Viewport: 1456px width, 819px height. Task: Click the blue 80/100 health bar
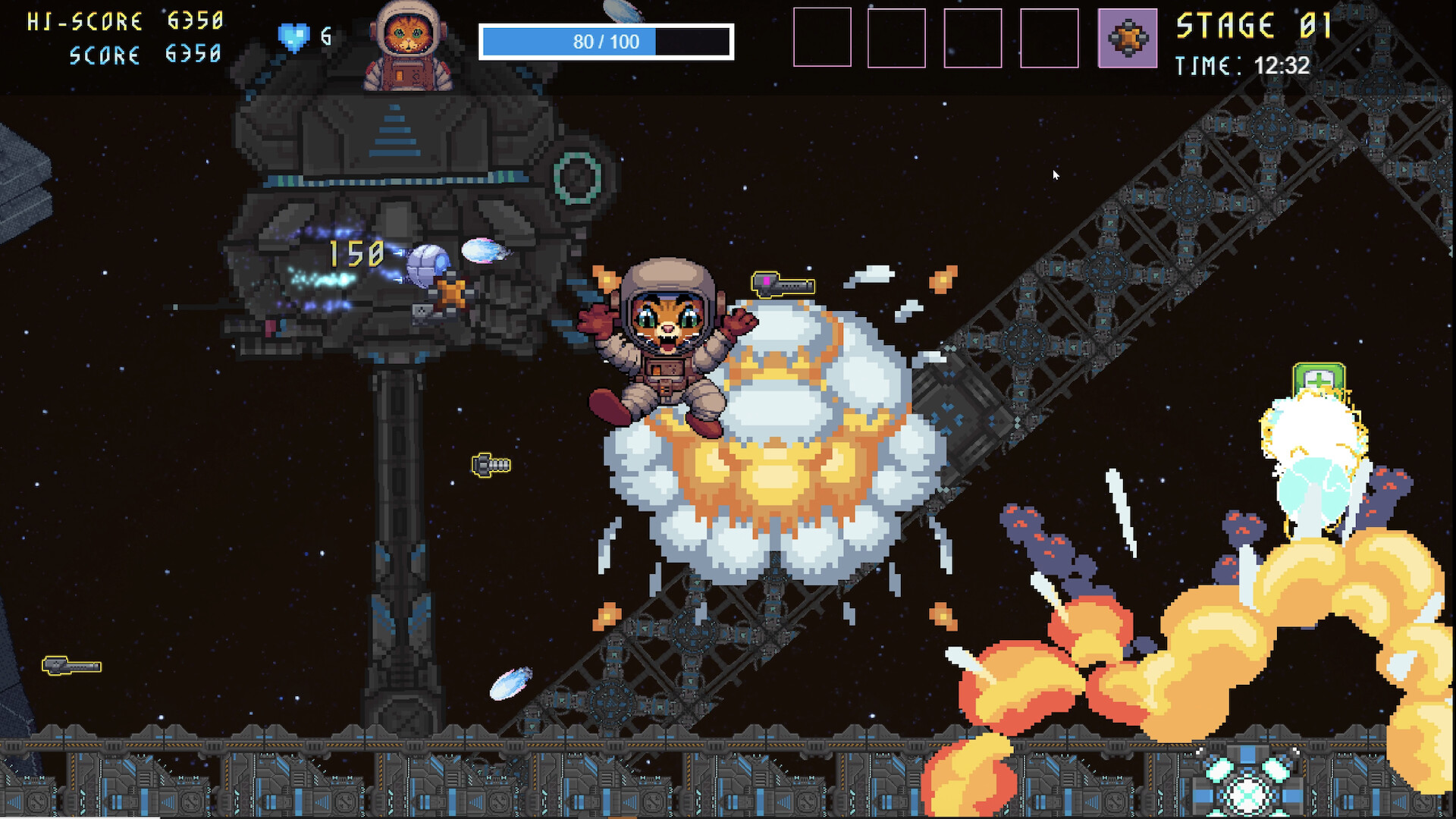pos(607,42)
